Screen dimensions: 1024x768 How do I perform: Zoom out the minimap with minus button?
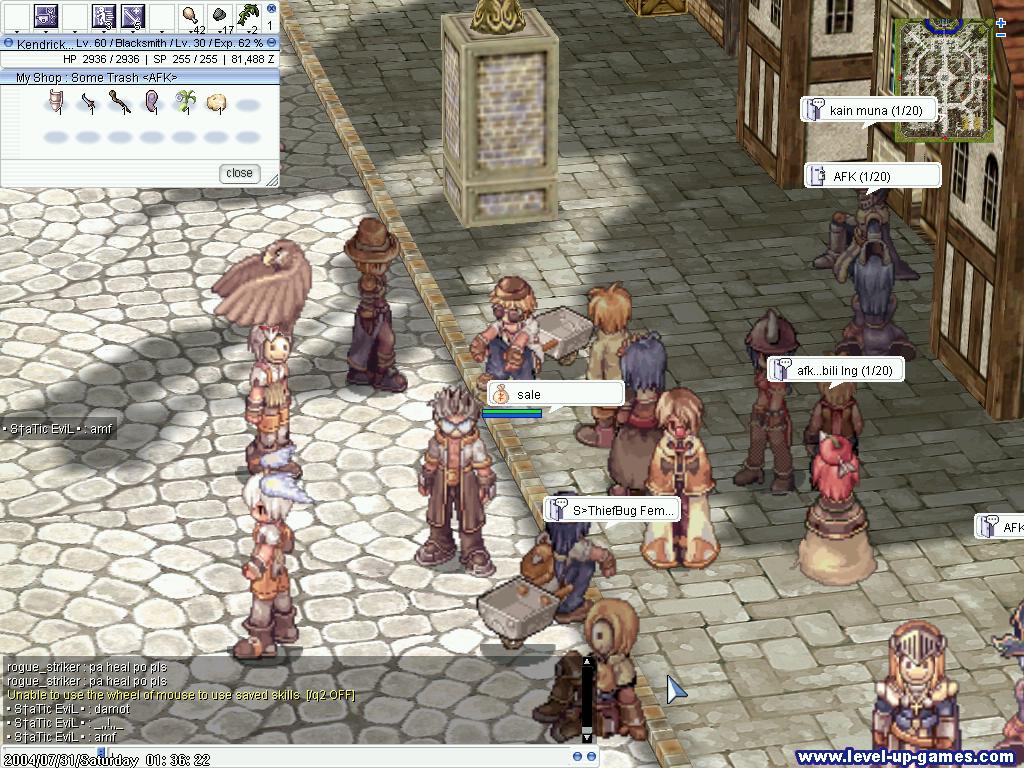(1001, 36)
